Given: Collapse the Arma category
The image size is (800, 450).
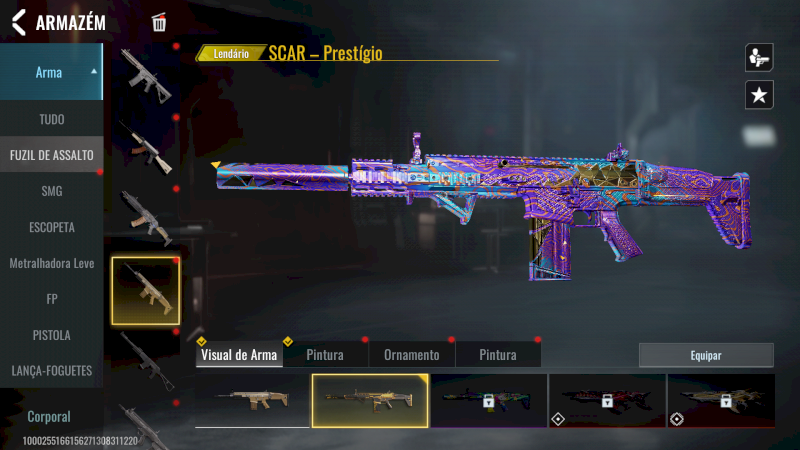Looking at the screenshot, I should click(x=94, y=72).
